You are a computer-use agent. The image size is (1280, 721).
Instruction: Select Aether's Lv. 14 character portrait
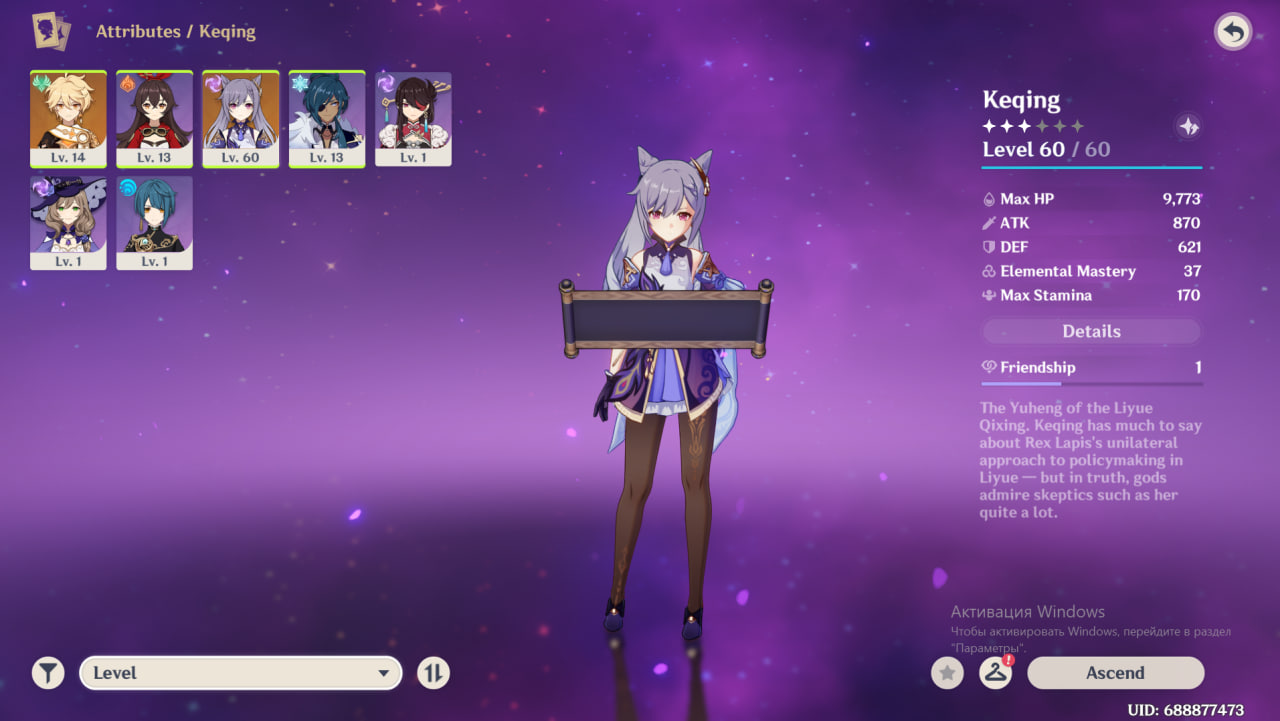[x=68, y=118]
